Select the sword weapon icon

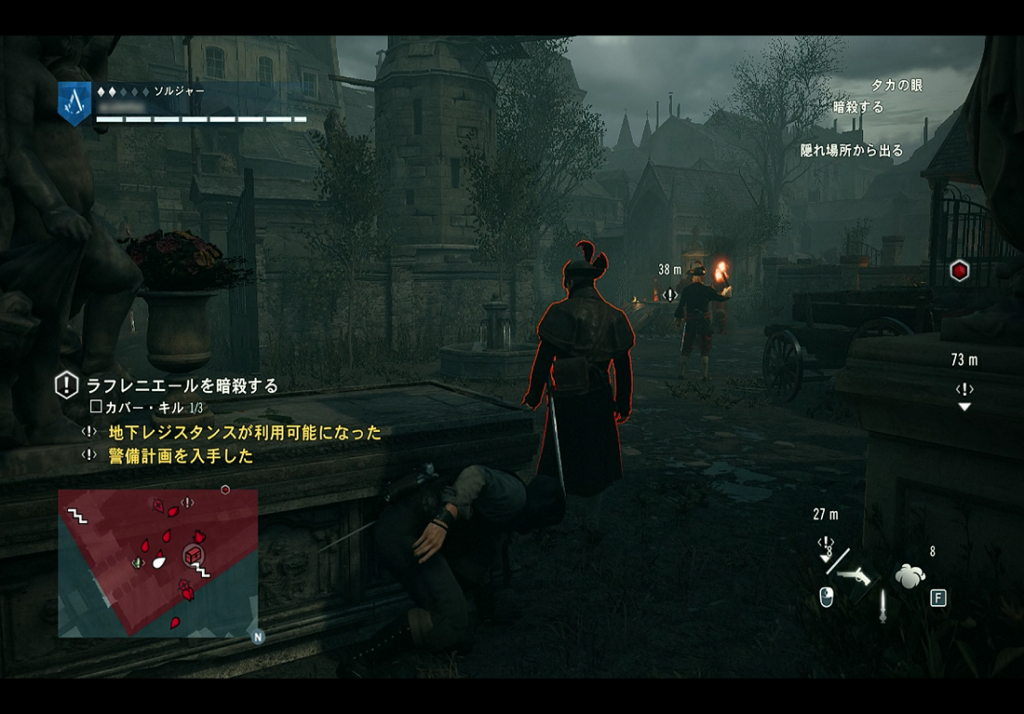pyautogui.click(x=882, y=606)
